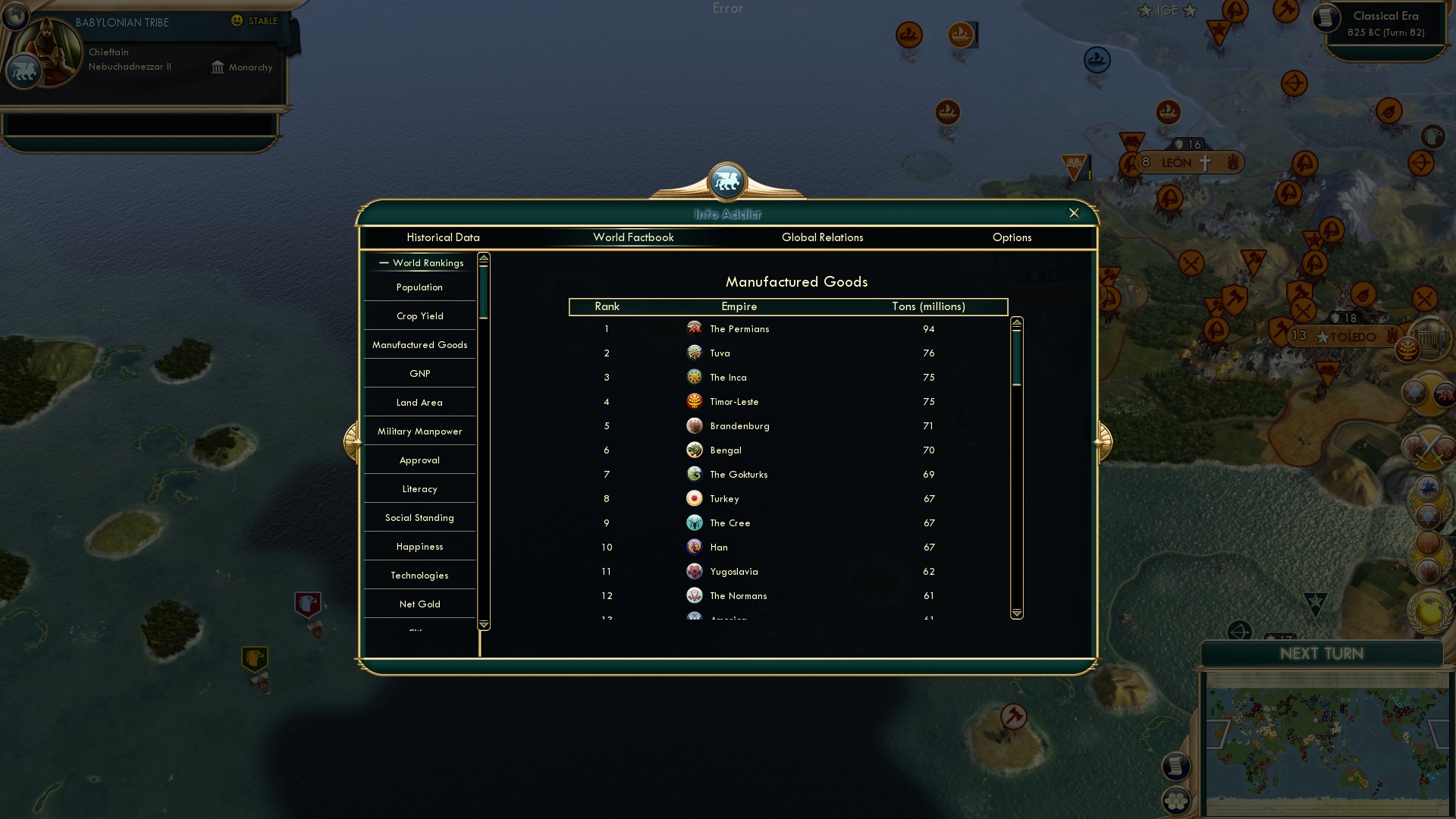
Task: Click the Monarchy government icon
Action: click(218, 67)
